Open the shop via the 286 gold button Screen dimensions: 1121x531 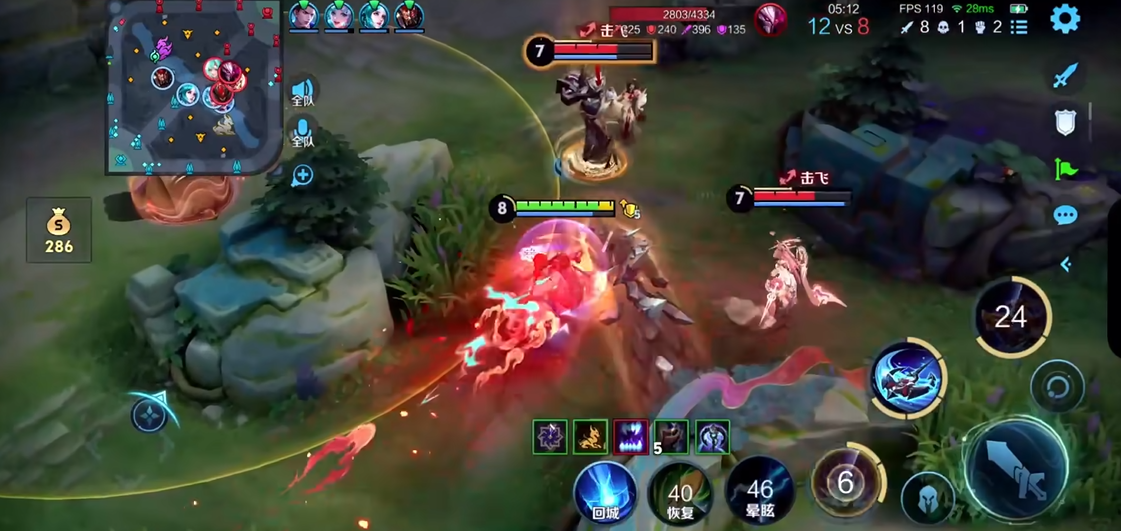tap(59, 231)
